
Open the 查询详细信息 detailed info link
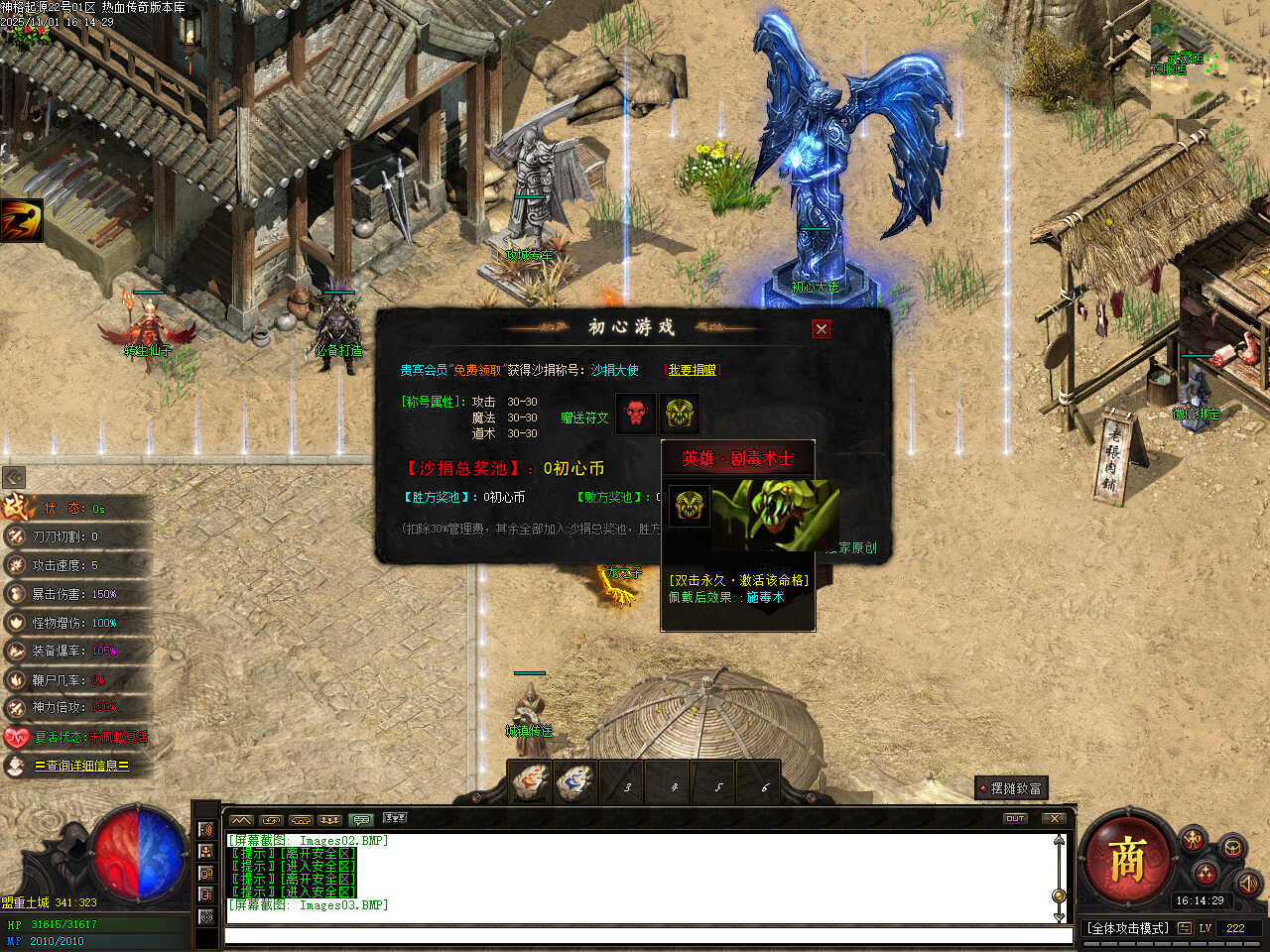[81, 766]
